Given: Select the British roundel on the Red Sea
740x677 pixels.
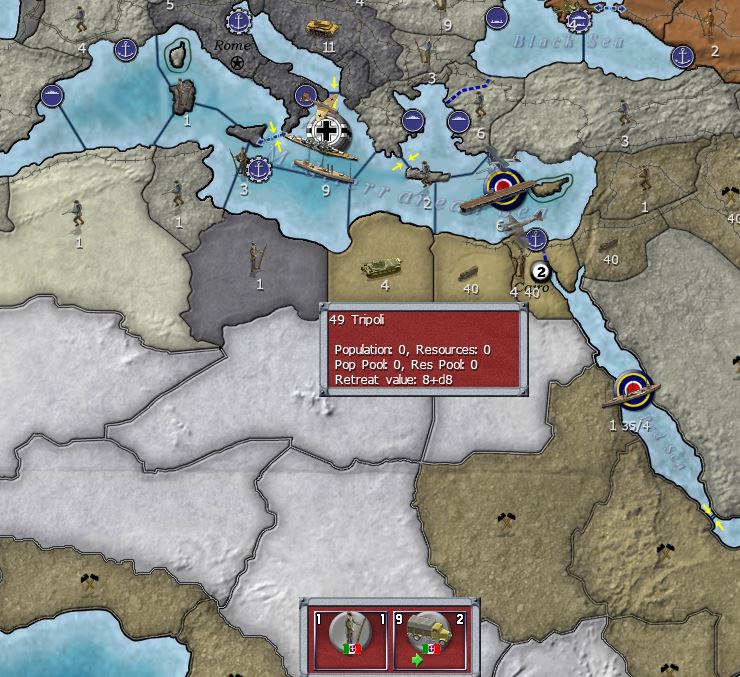Looking at the screenshot, I should (632, 386).
